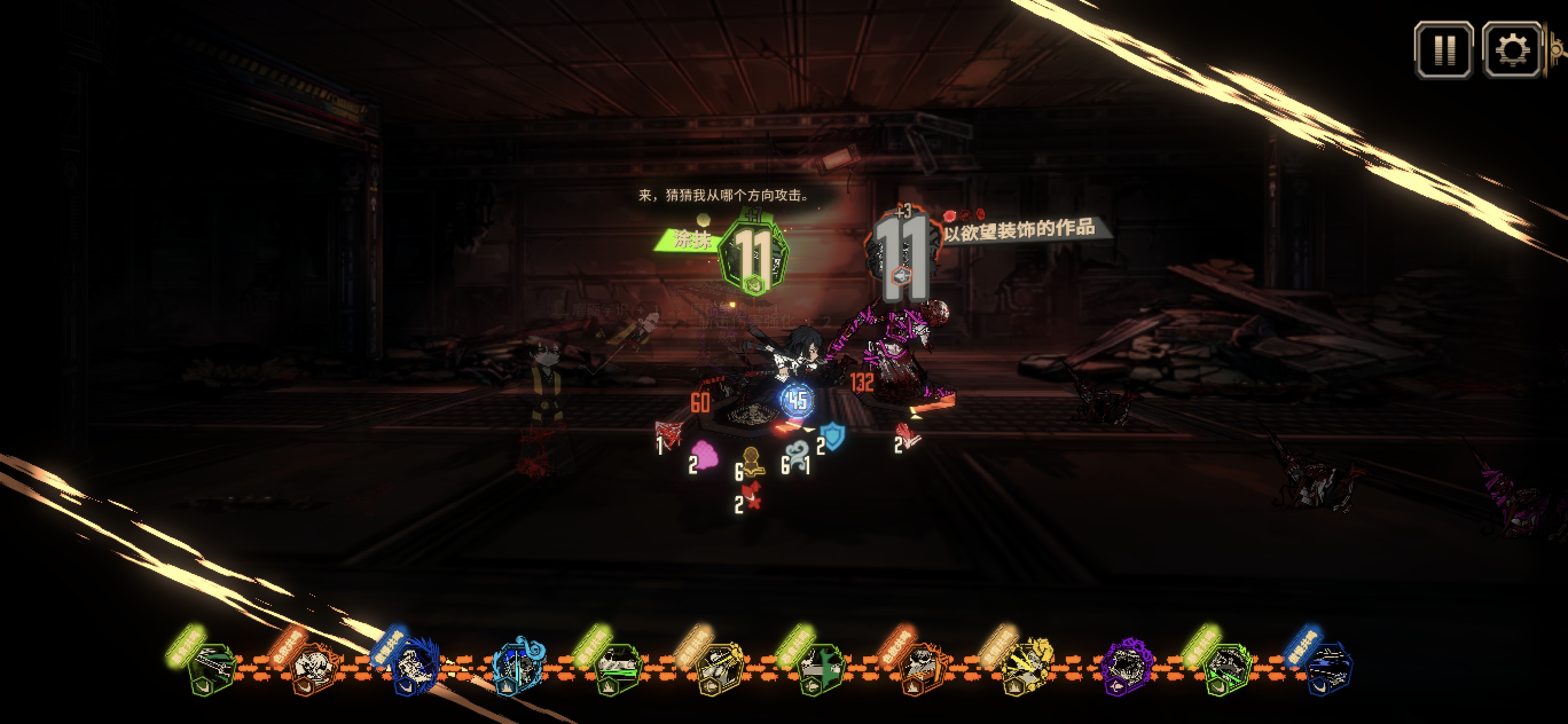Pause the battle
Viewport: 1568px width, 724px height.
pyautogui.click(x=1443, y=50)
